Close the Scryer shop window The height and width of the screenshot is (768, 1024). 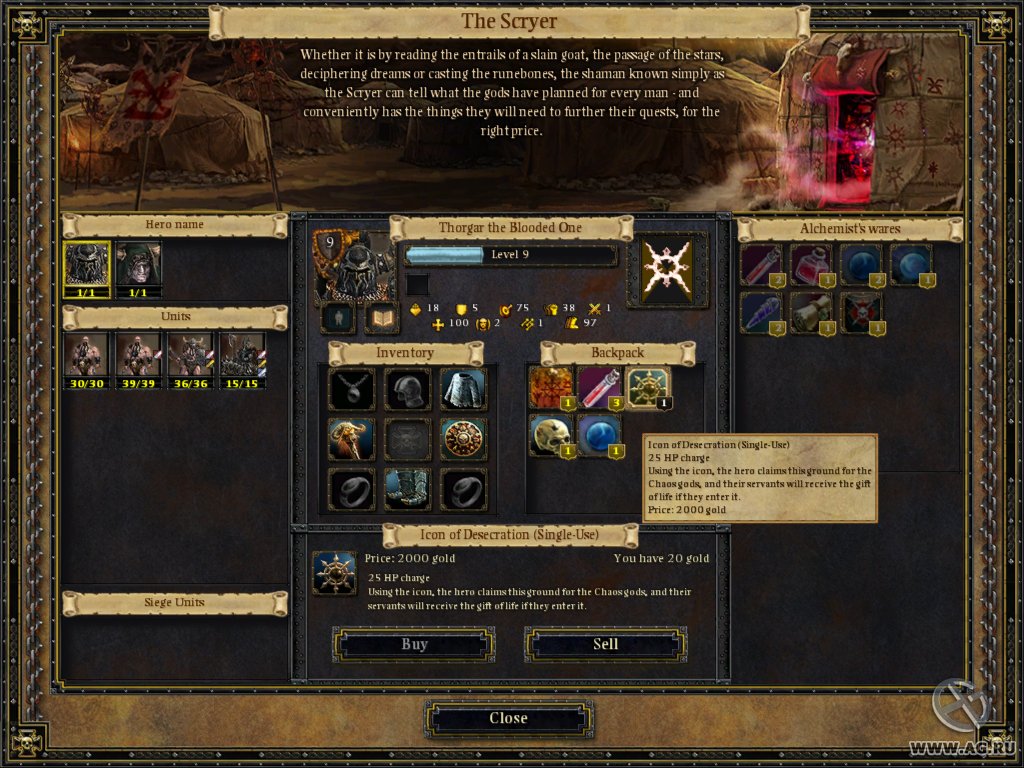(508, 719)
